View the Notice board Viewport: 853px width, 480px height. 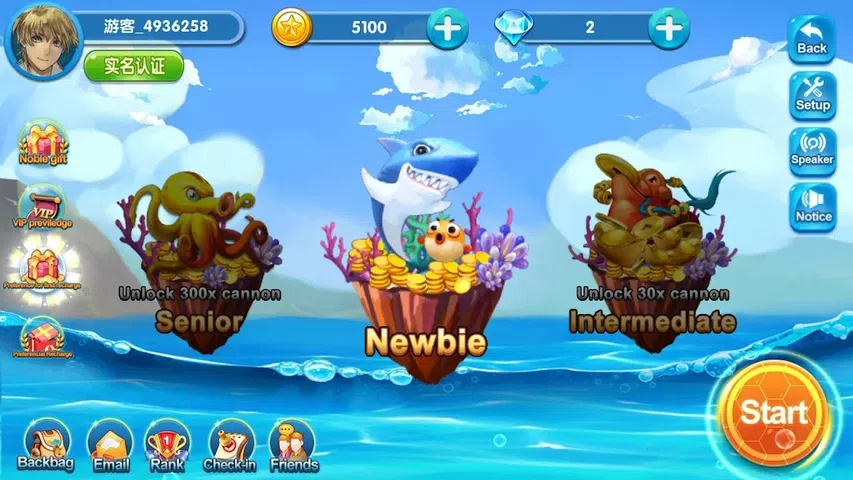(812, 207)
